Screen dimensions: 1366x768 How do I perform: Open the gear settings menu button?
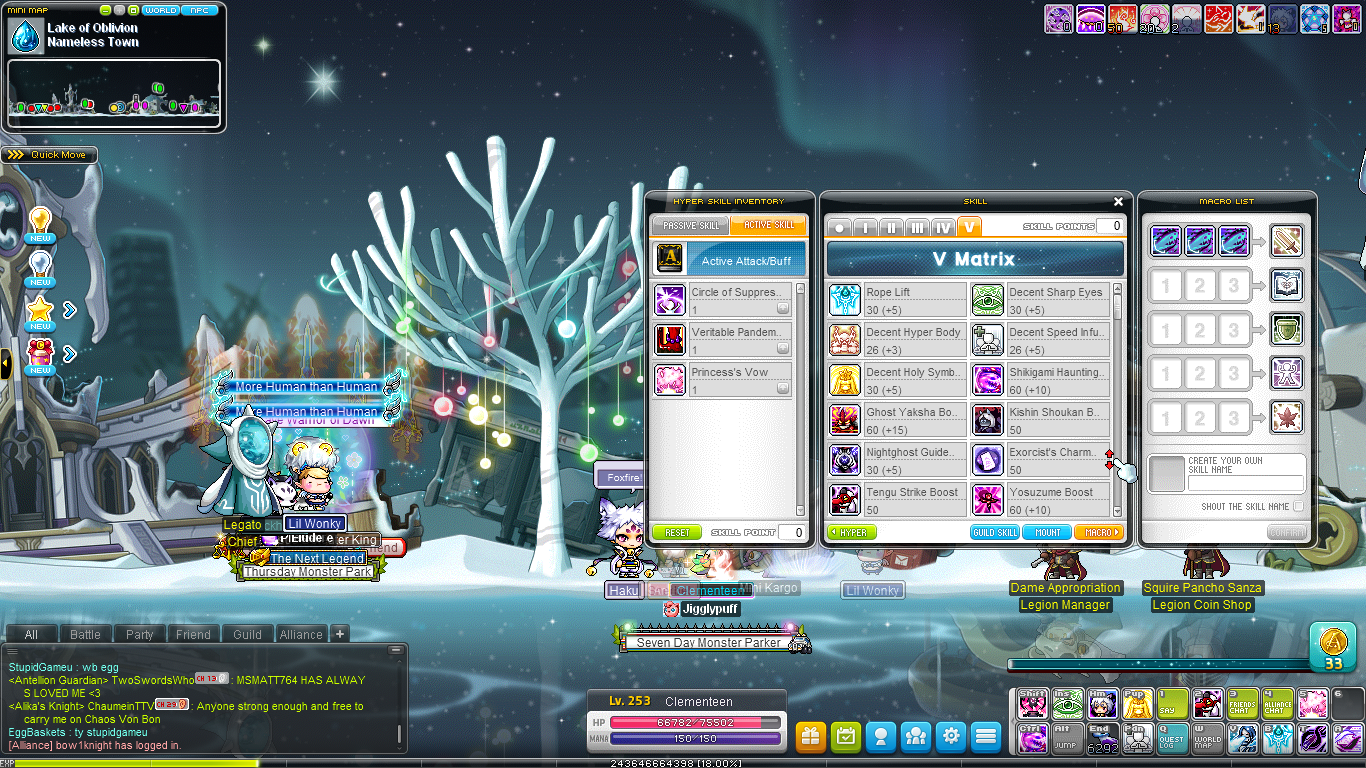[950, 737]
